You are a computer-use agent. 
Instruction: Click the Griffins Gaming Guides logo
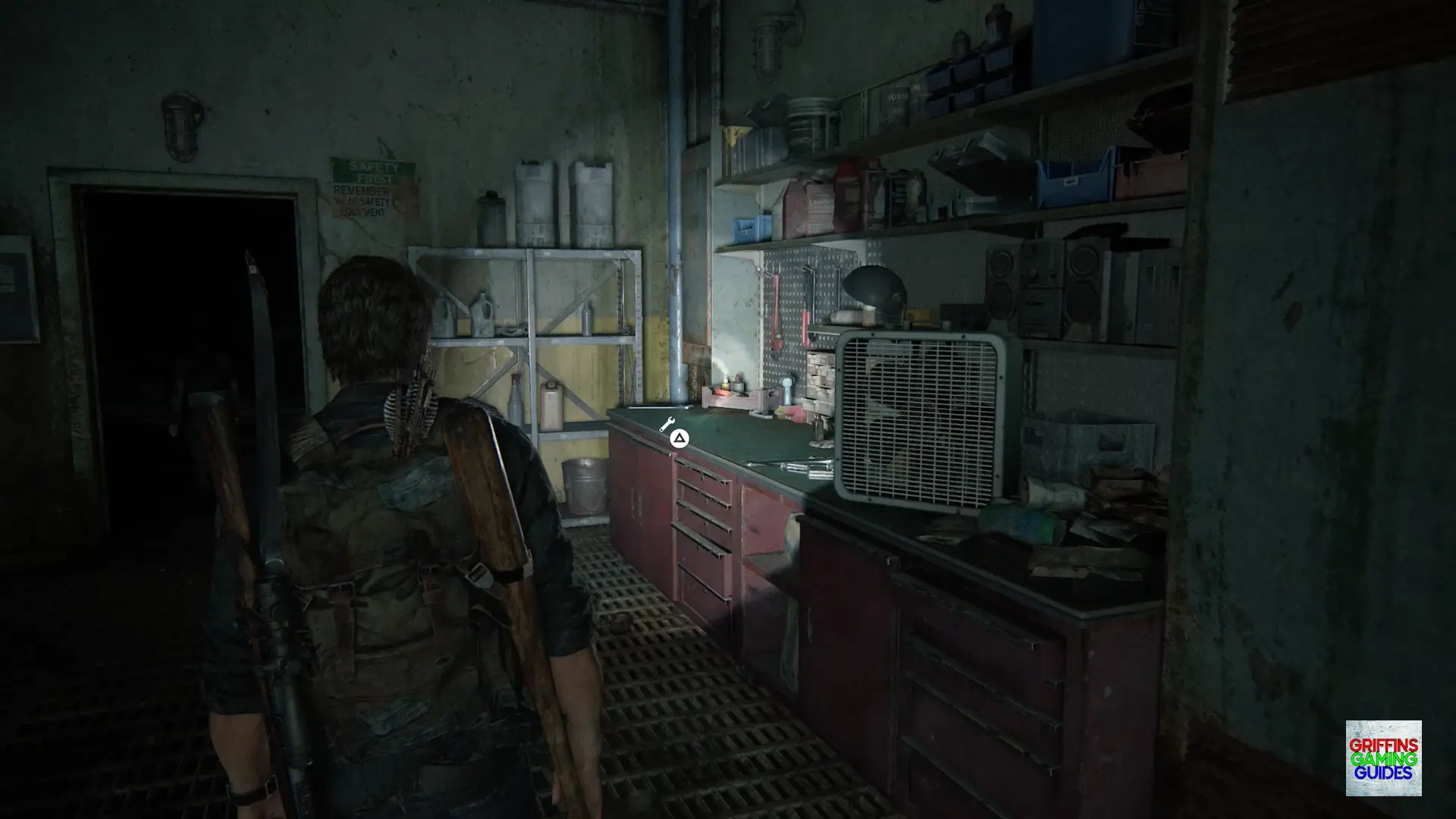[1383, 758]
